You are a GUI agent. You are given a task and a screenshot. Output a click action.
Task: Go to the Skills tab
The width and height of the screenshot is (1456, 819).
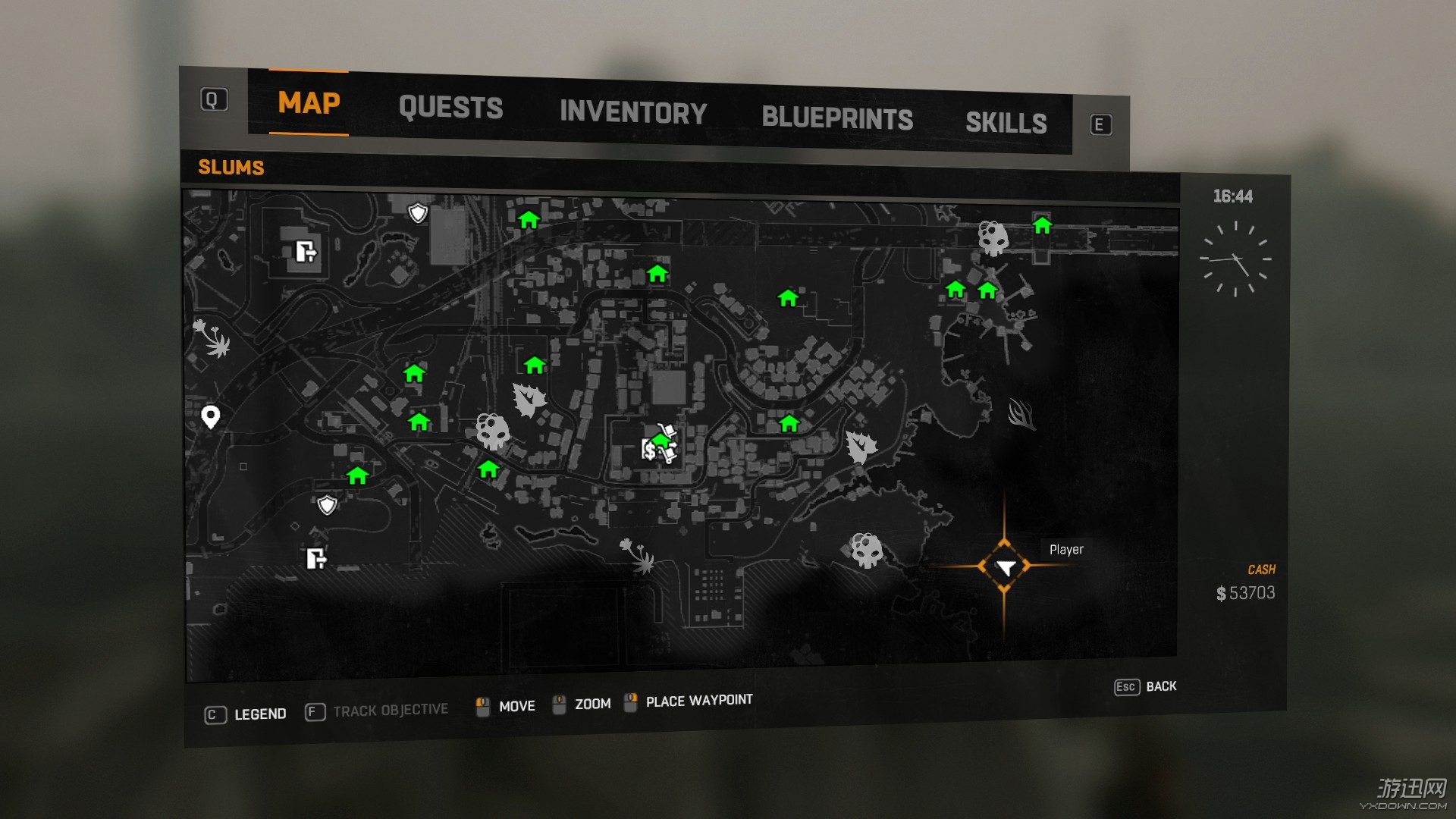1006,123
